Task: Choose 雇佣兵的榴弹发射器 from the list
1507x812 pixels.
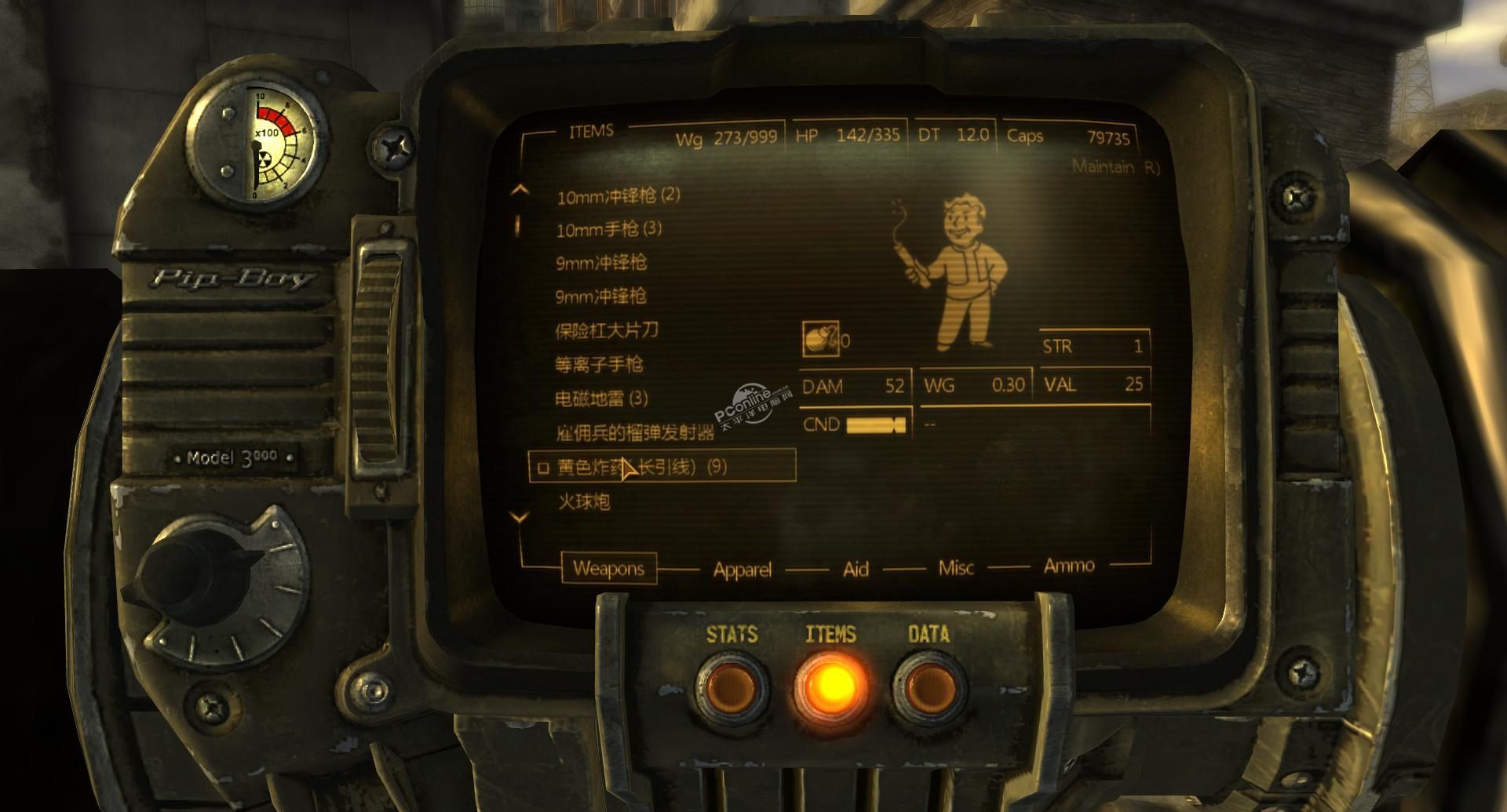Action: click(x=635, y=432)
